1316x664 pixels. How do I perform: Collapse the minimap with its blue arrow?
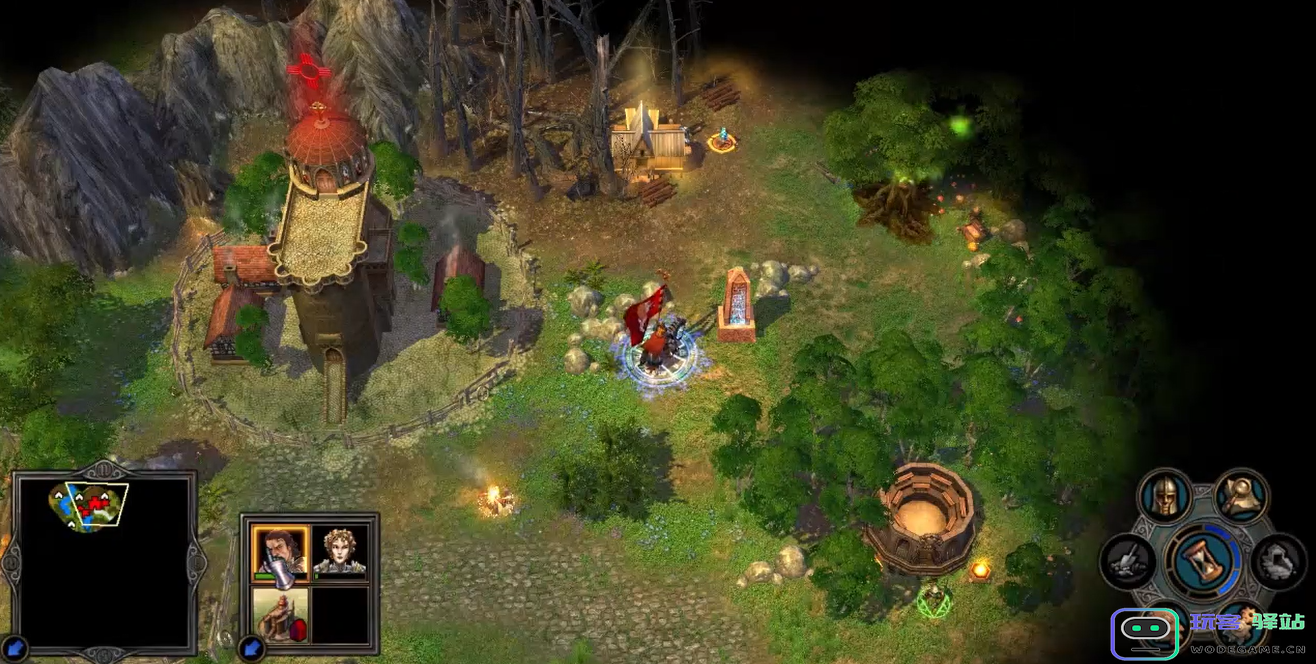pyautogui.click(x=15, y=648)
